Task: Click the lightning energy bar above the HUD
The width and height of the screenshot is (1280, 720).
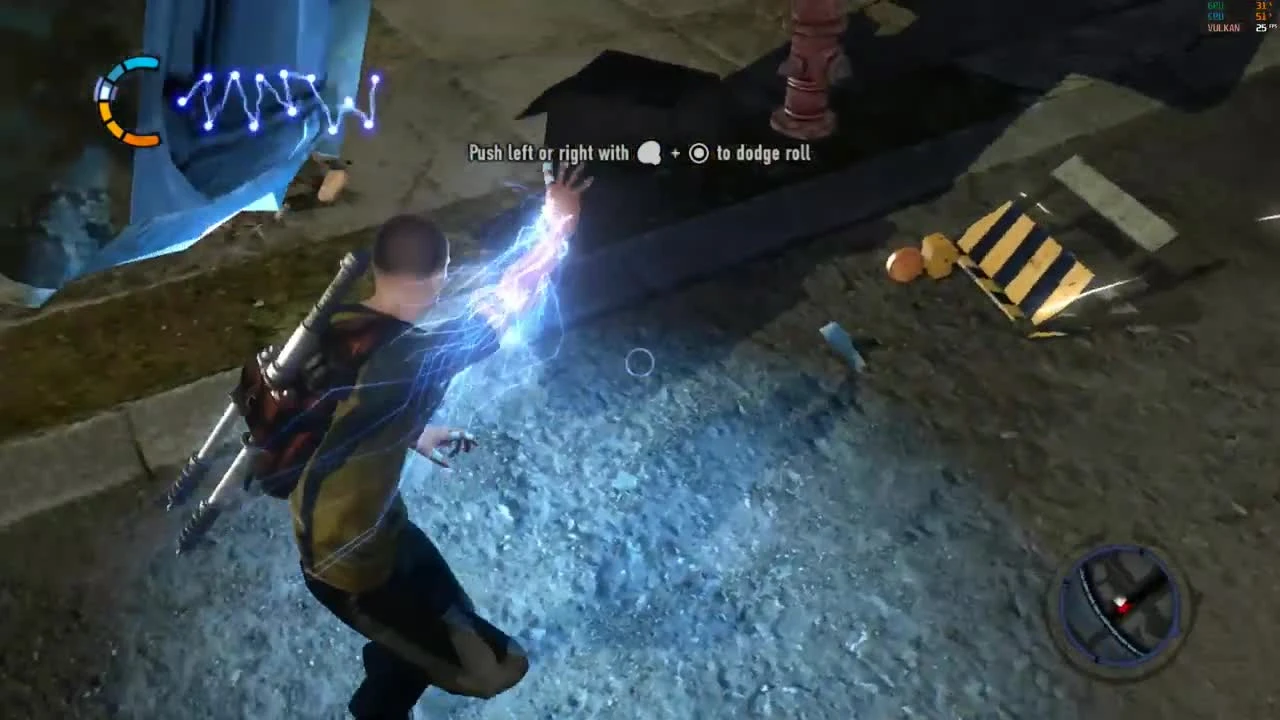Action: click(x=280, y=100)
